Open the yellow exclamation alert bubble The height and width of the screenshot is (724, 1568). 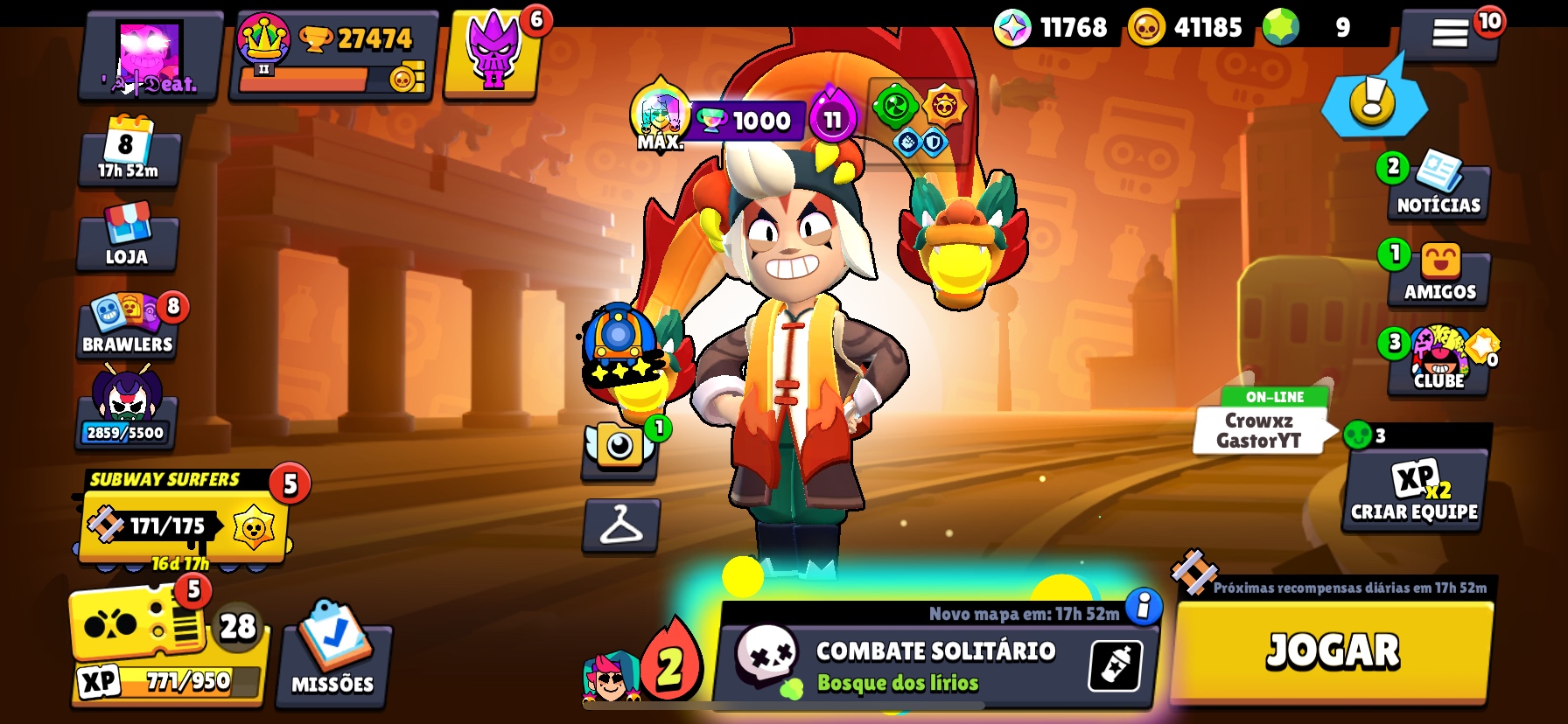coord(1372,101)
